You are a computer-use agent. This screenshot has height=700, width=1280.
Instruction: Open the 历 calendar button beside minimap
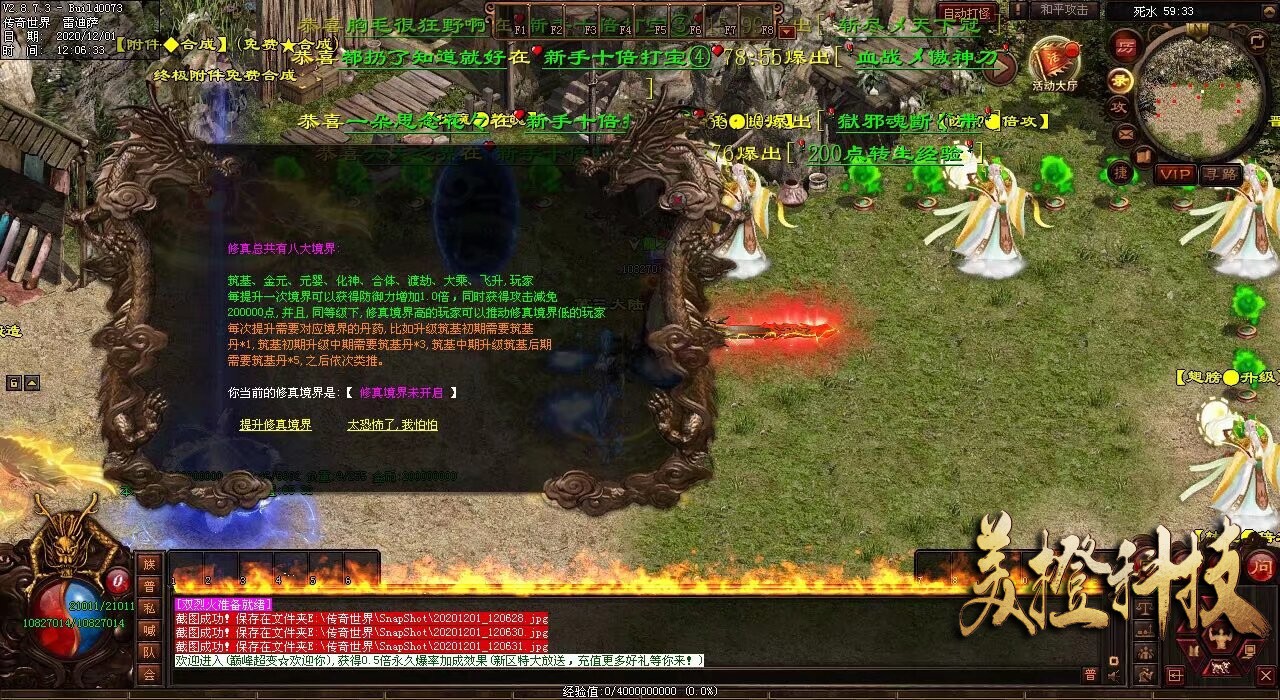[x=1125, y=48]
